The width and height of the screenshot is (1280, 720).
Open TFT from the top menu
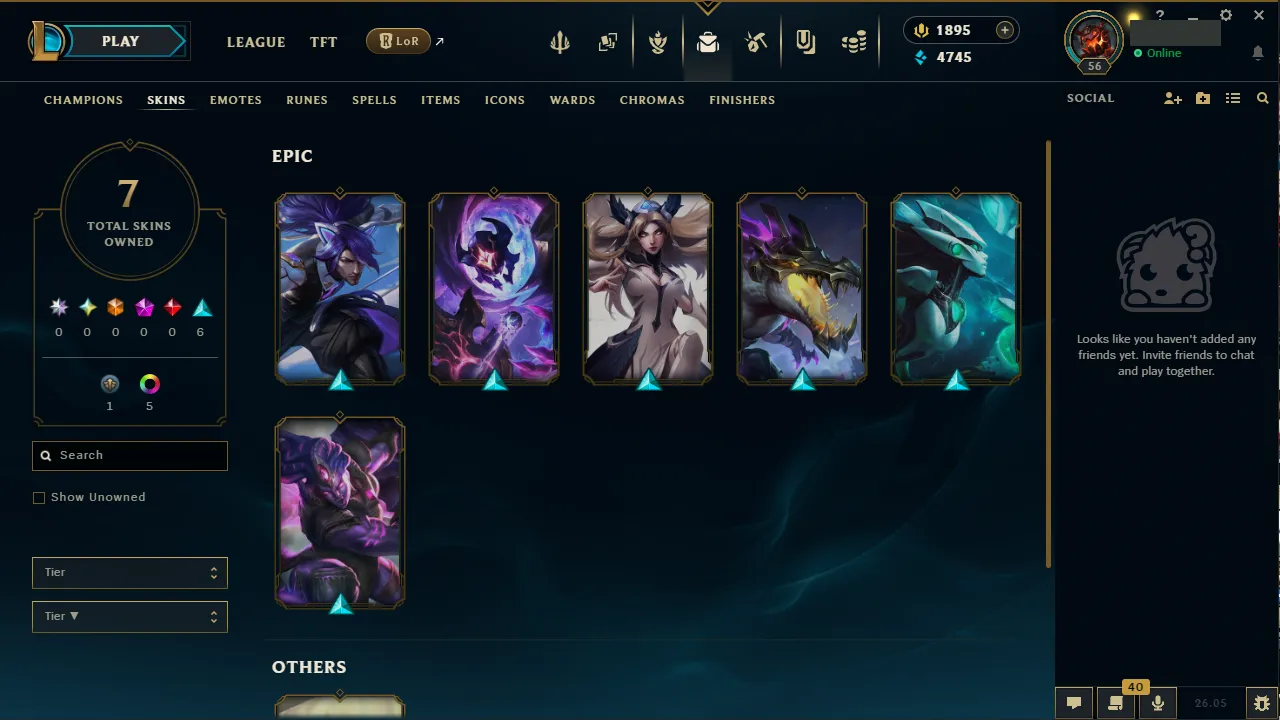[x=323, y=42]
